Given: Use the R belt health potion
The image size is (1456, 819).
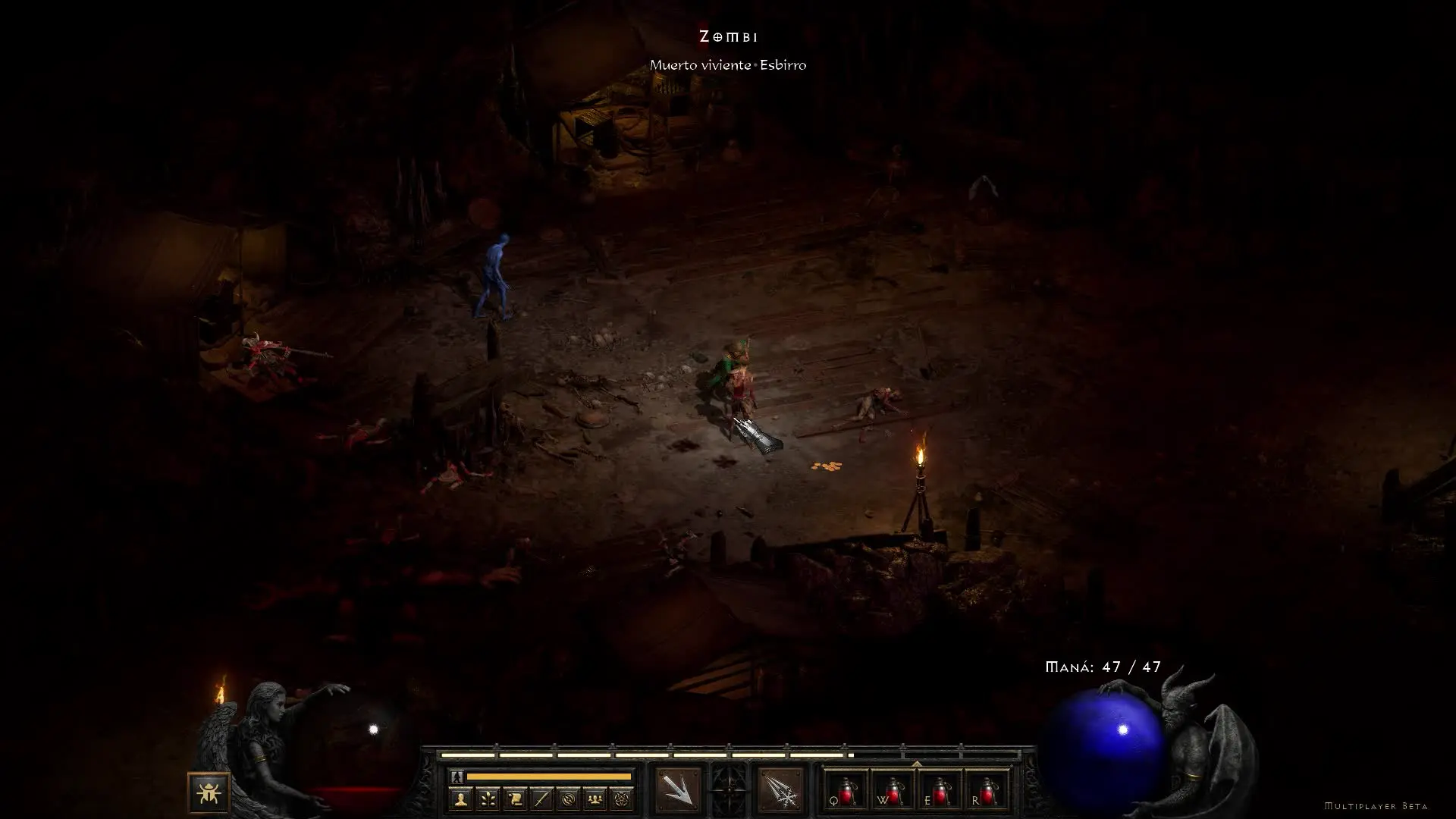Looking at the screenshot, I should (986, 789).
